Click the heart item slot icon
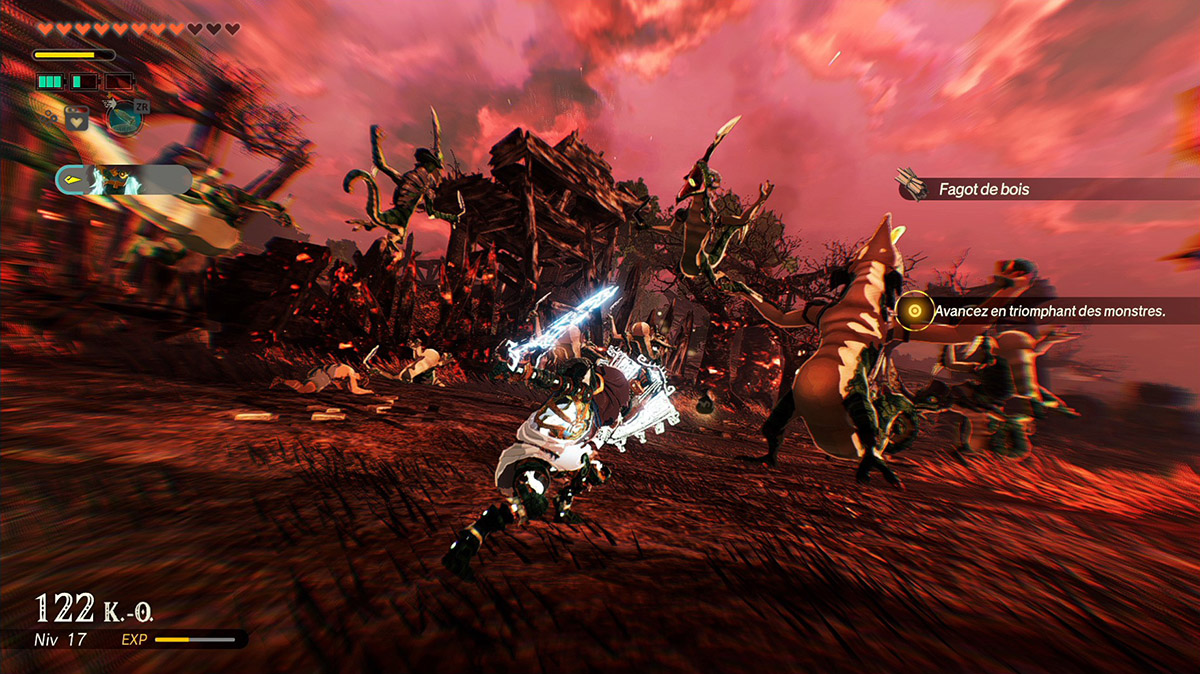The image size is (1200, 674). point(76,118)
